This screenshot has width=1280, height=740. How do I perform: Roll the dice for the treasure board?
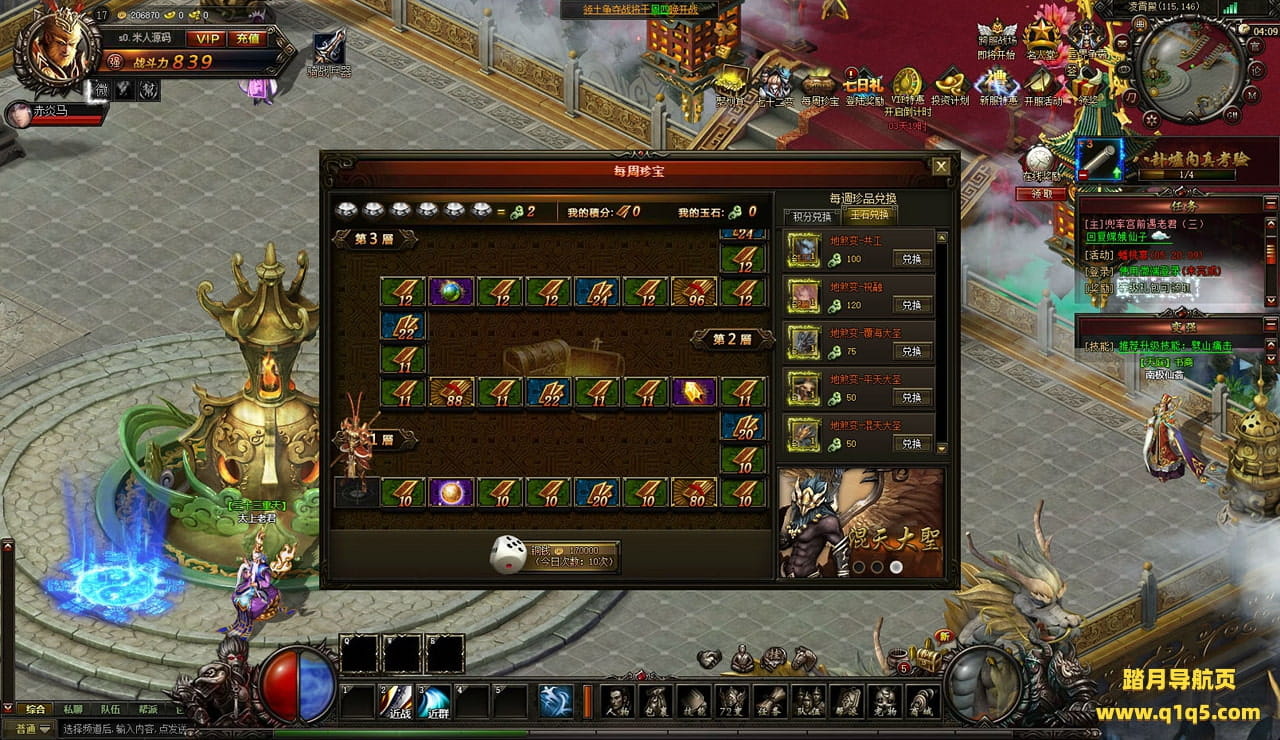point(508,555)
